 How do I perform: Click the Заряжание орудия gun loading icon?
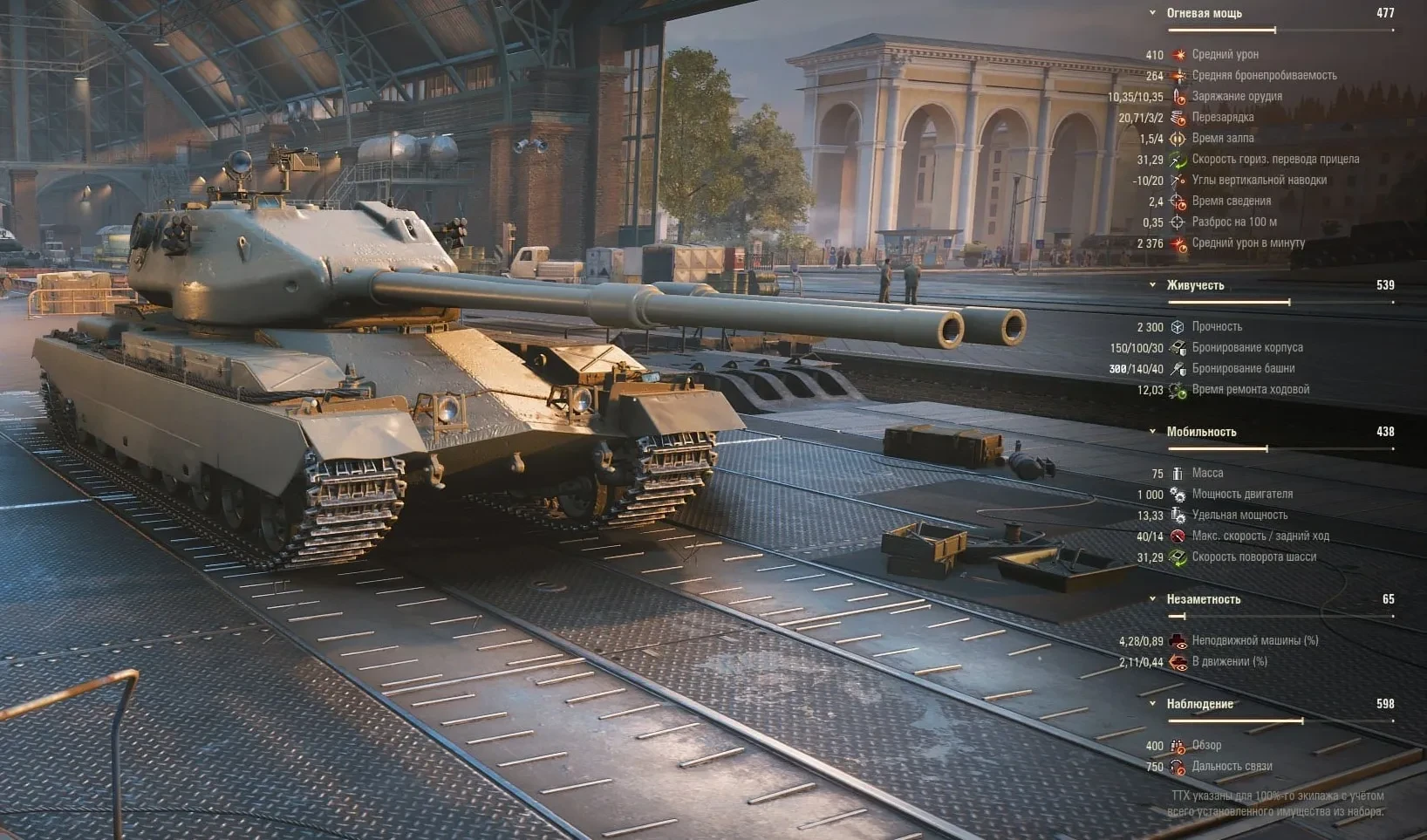(x=1179, y=97)
